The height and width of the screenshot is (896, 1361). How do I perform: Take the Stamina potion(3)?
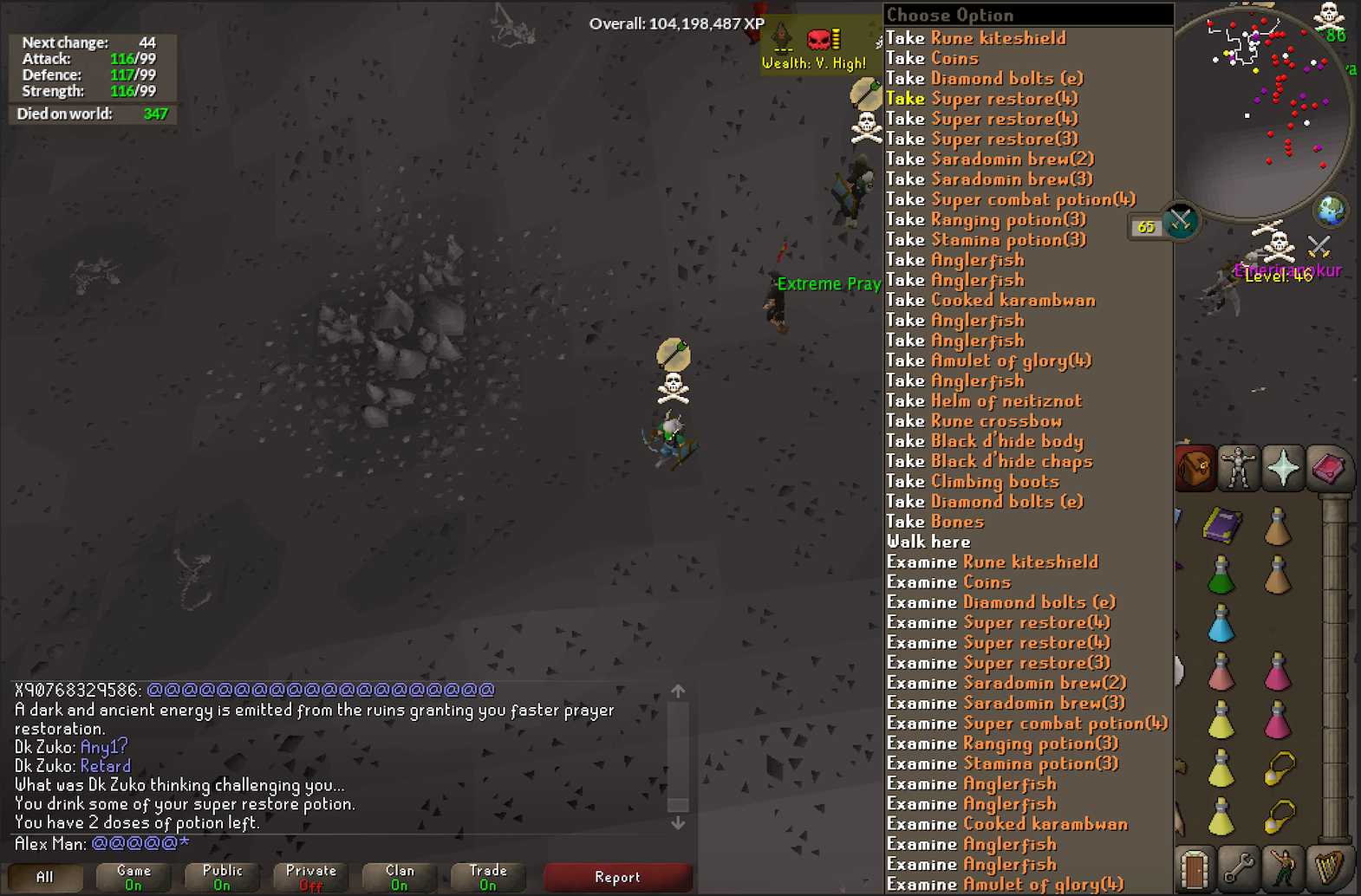tap(986, 239)
